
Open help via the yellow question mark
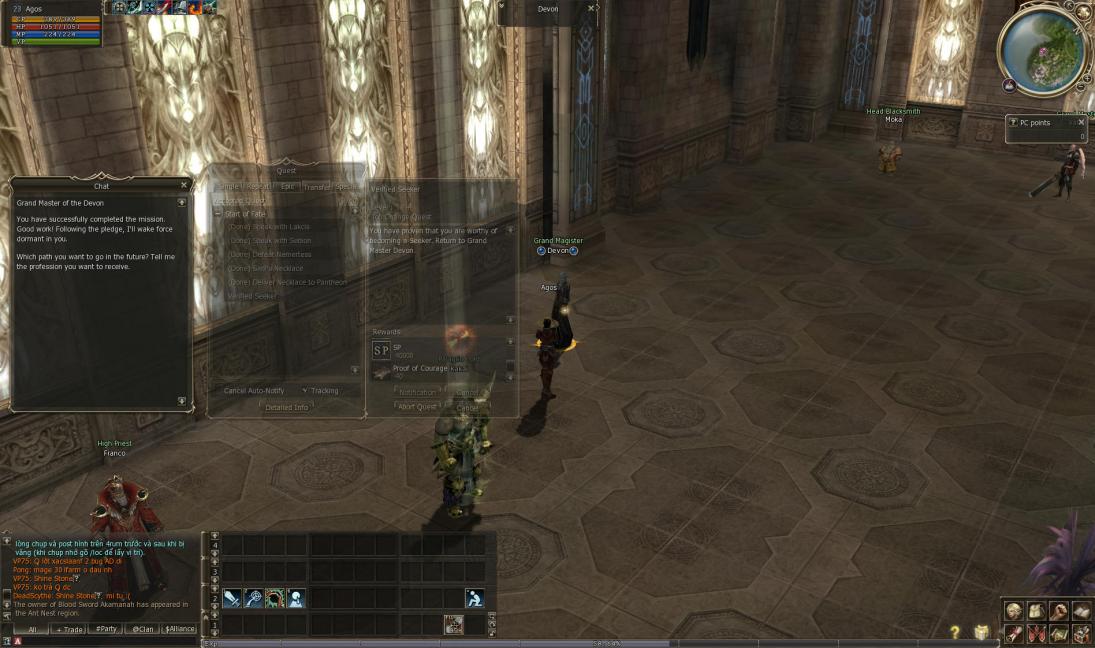[x=954, y=632]
